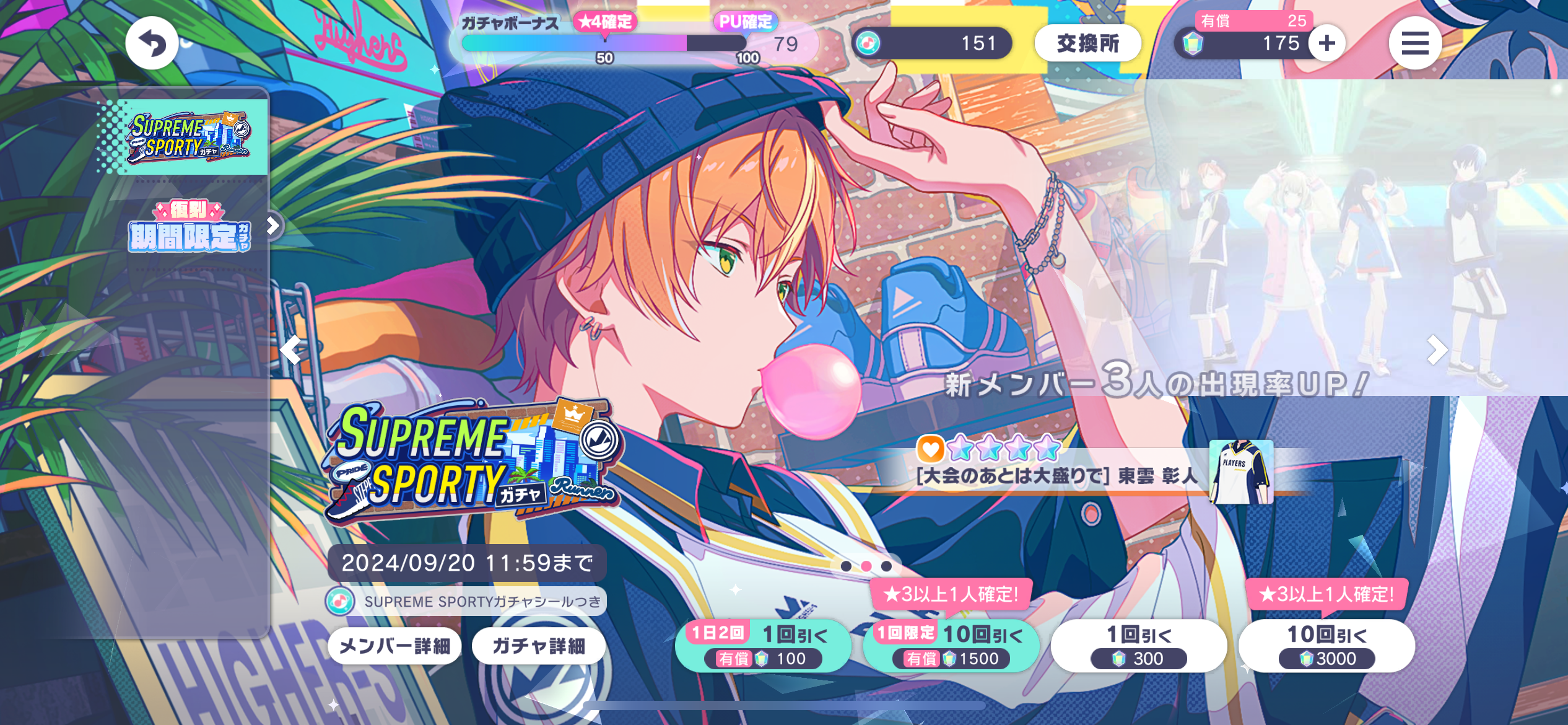1568x725 pixels.
Task: View the Players costume thumbnail
Action: (1241, 472)
